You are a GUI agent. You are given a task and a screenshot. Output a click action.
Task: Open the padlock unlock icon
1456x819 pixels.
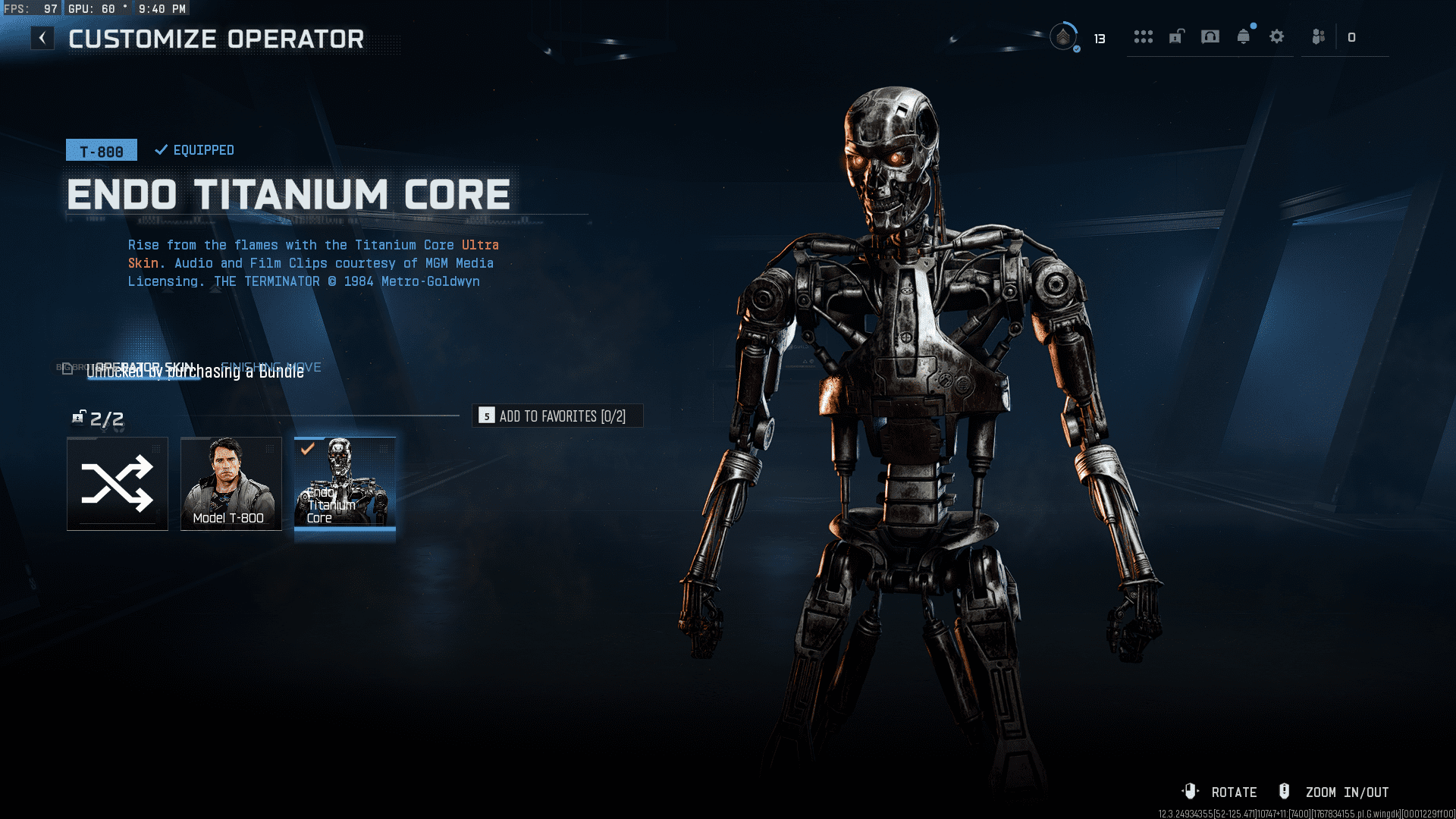point(1176,37)
